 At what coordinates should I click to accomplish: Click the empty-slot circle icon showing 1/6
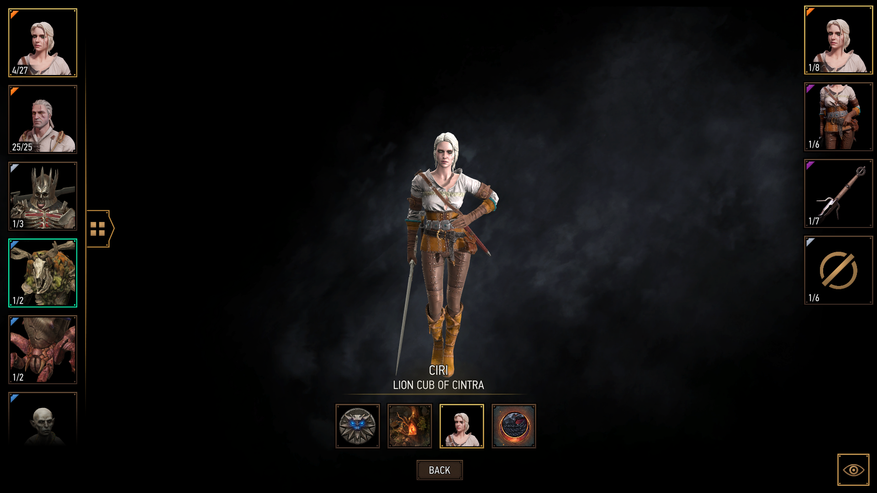pos(838,270)
